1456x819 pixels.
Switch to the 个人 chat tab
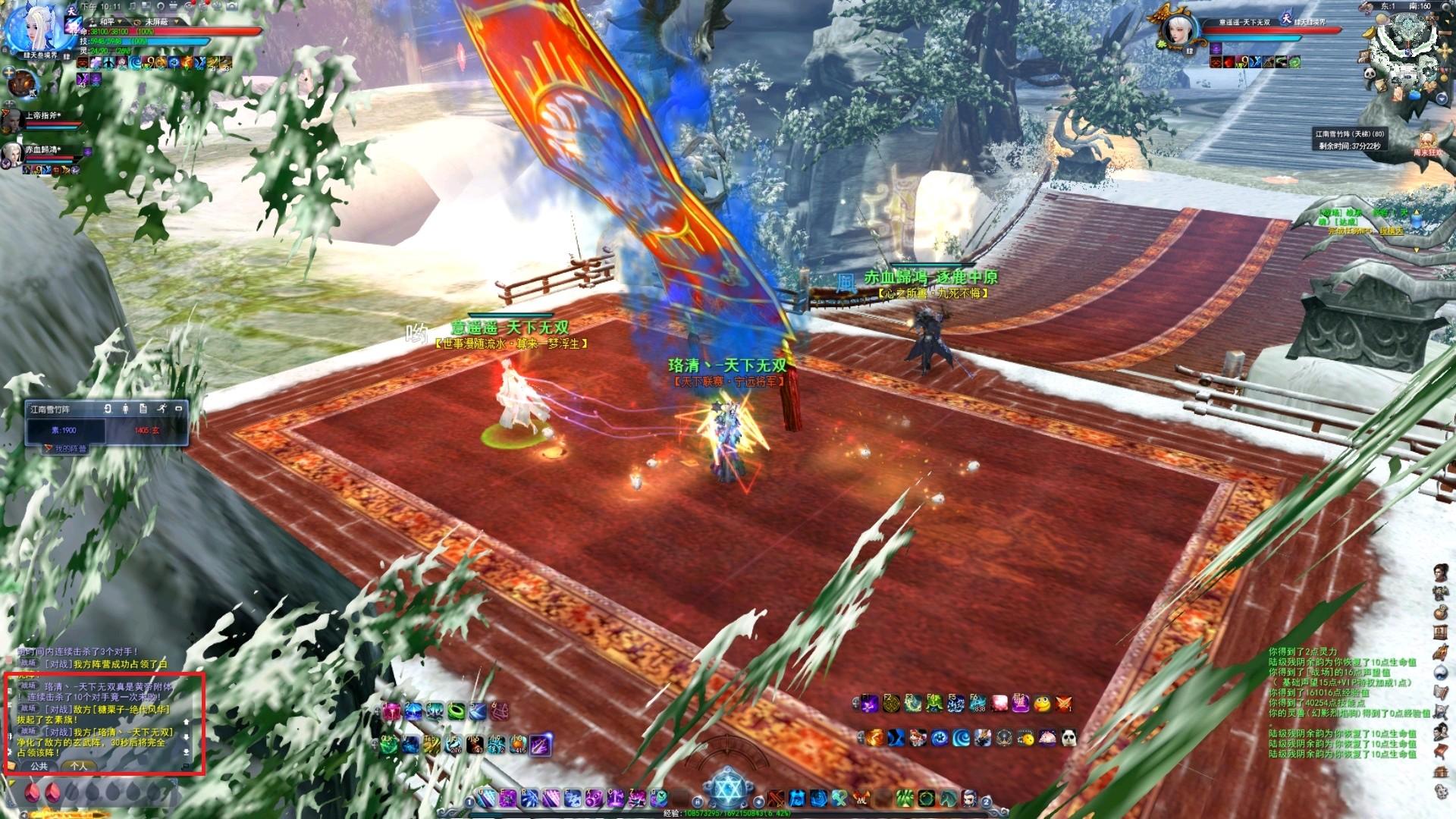coord(79,766)
